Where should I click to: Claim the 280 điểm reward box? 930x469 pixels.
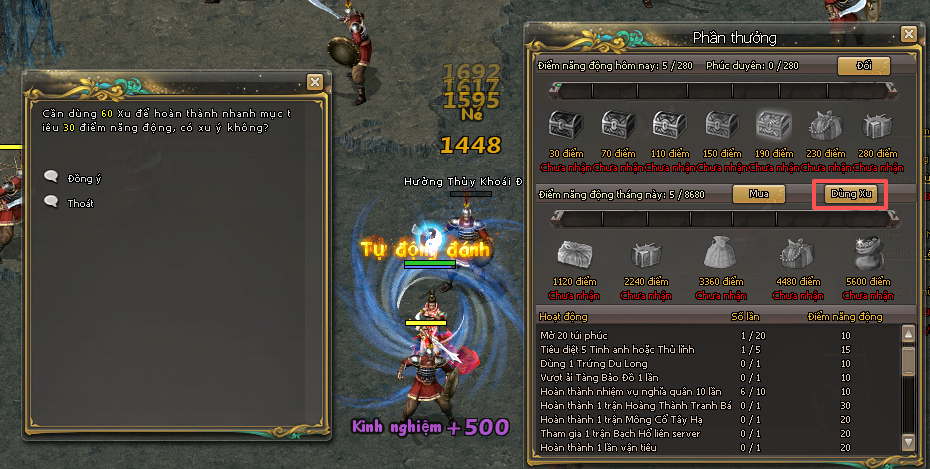pyautogui.click(x=876, y=127)
